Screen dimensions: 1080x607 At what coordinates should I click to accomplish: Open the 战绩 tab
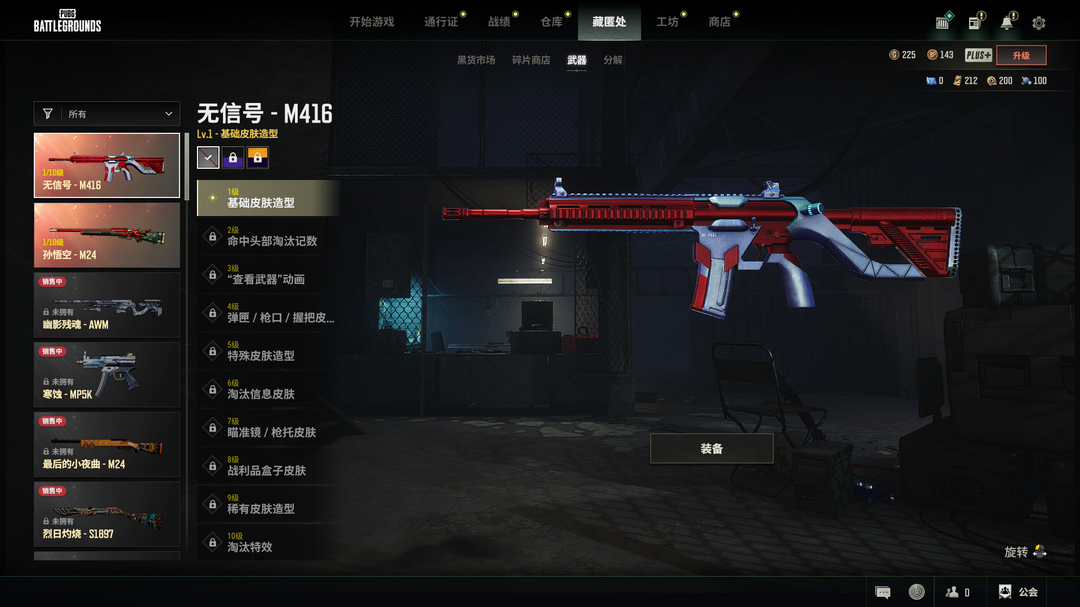point(498,22)
